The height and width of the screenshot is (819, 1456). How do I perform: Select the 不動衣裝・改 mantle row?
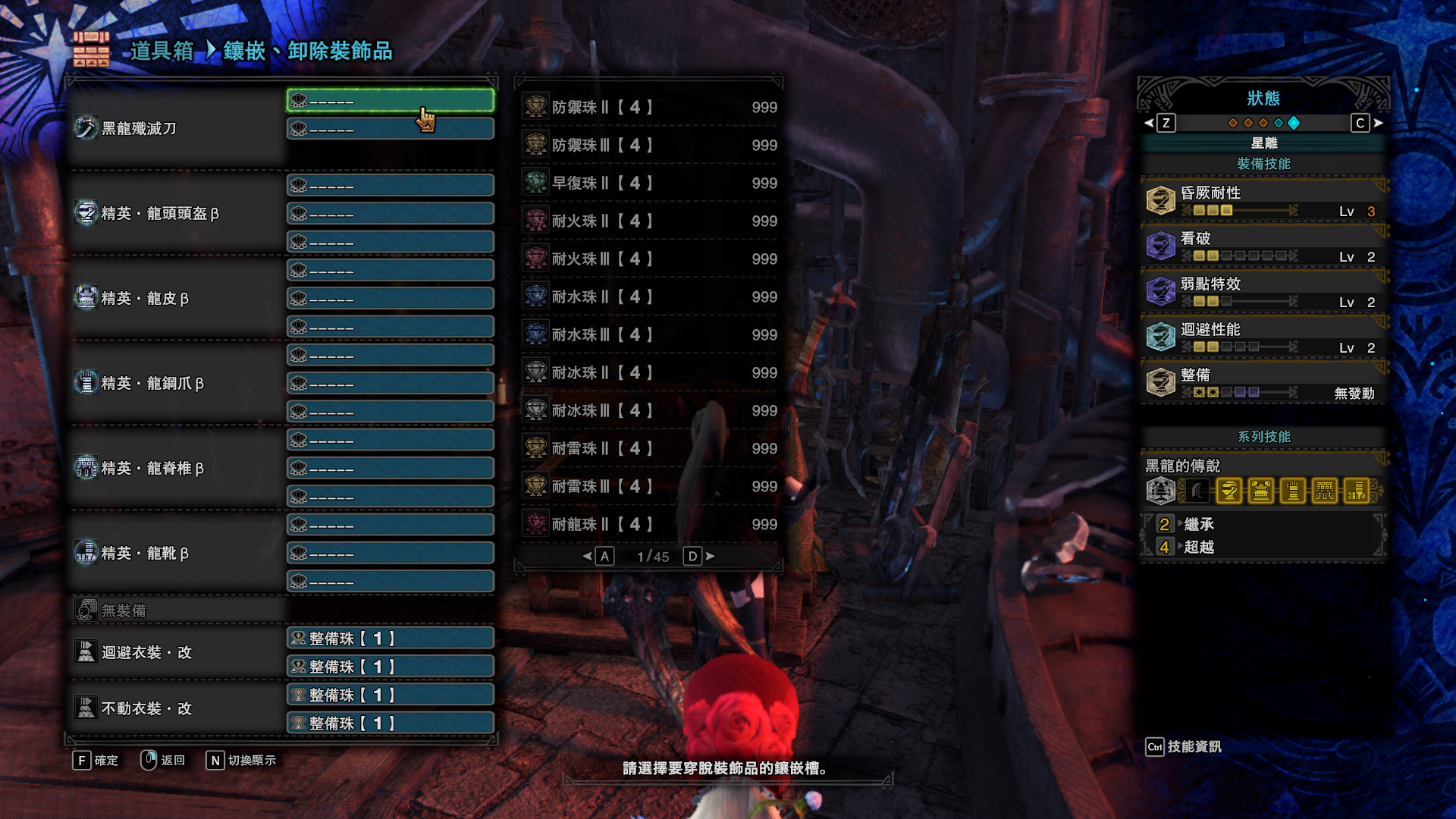(x=146, y=708)
